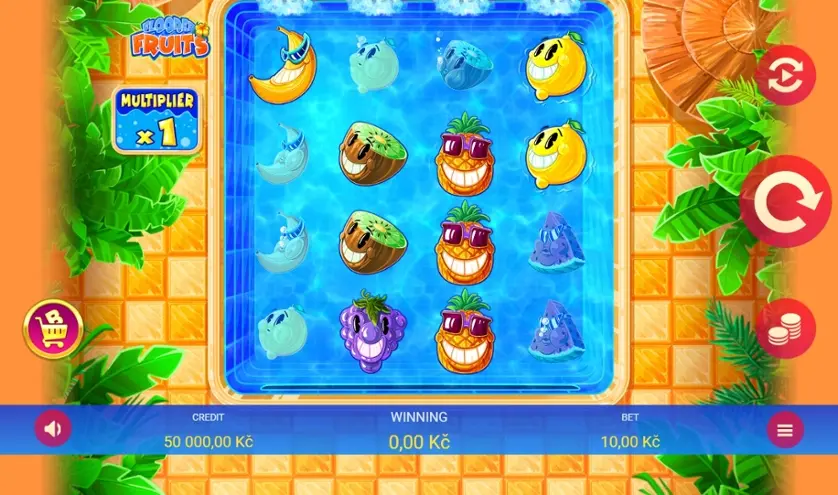The height and width of the screenshot is (495, 838).
Task: Open the bonus buy shopping cart
Action: point(53,328)
